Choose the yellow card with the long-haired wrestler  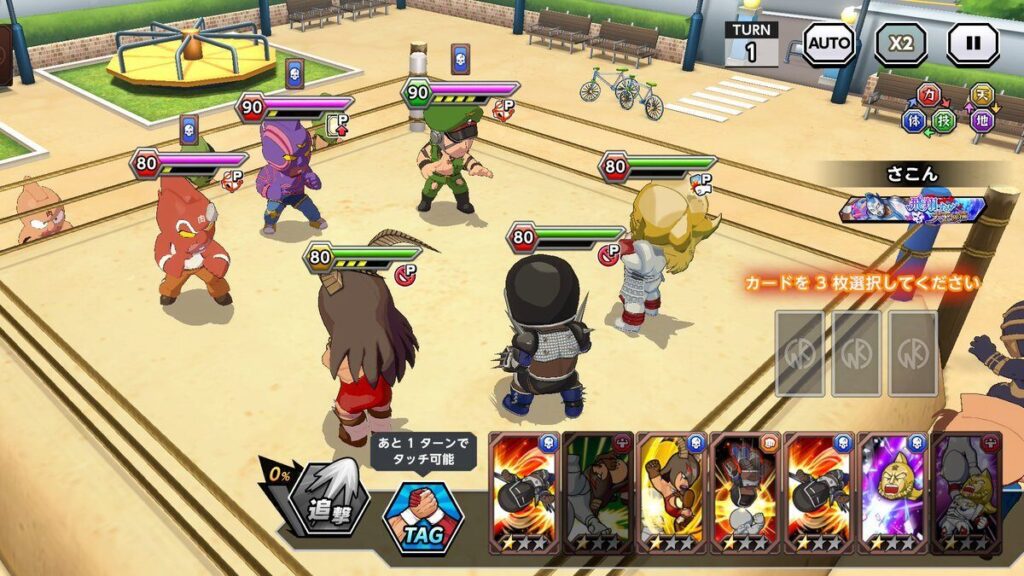tap(671, 493)
